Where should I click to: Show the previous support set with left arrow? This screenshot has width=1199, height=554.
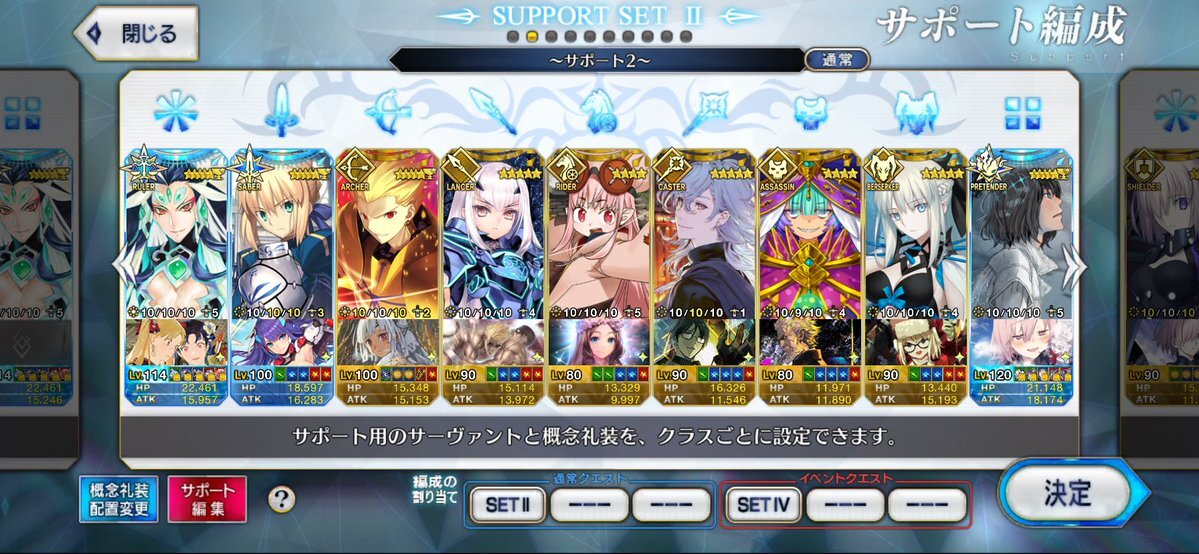click(x=120, y=266)
